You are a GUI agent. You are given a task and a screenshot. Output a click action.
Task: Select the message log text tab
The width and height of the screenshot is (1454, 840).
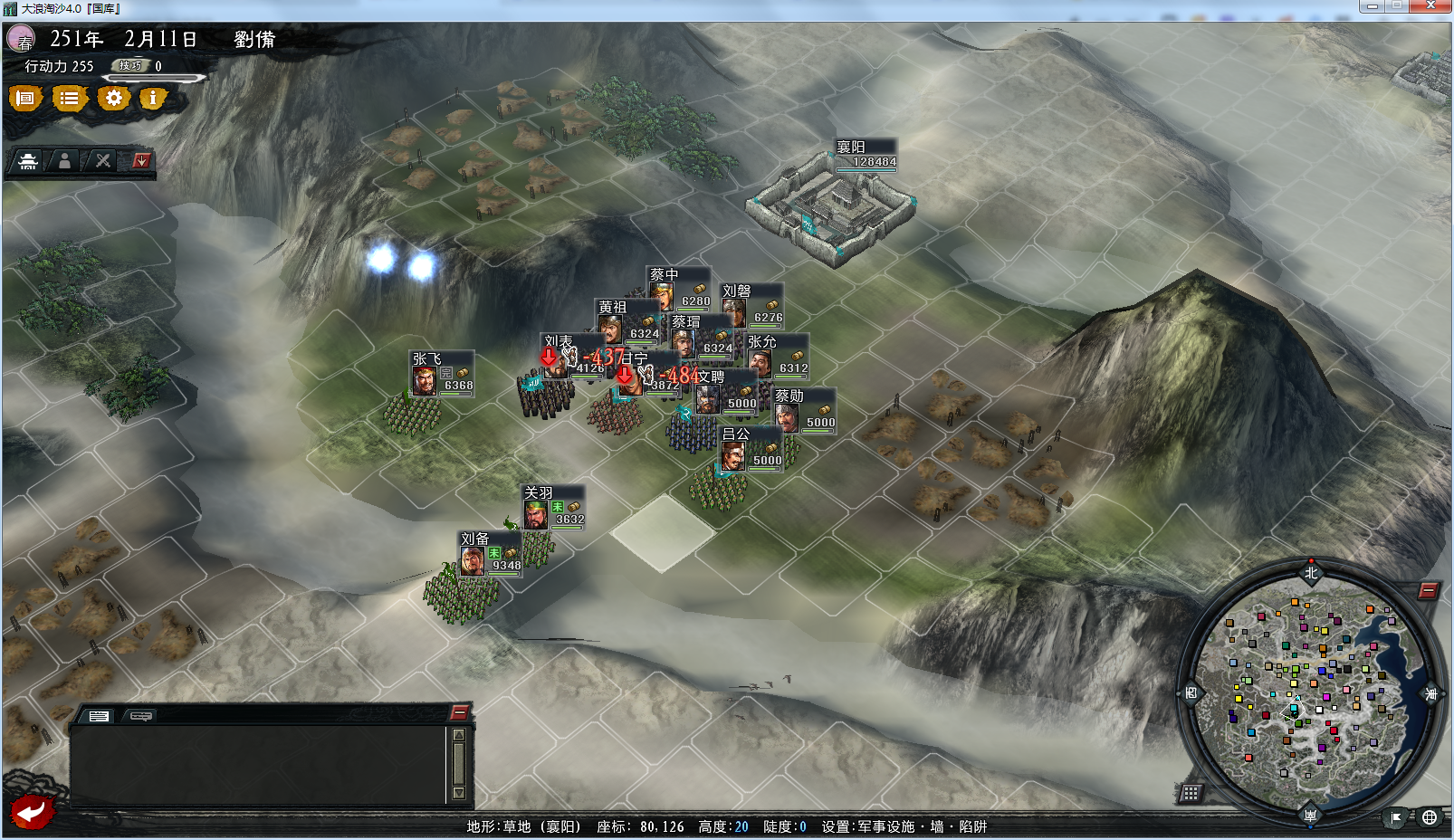(x=99, y=716)
